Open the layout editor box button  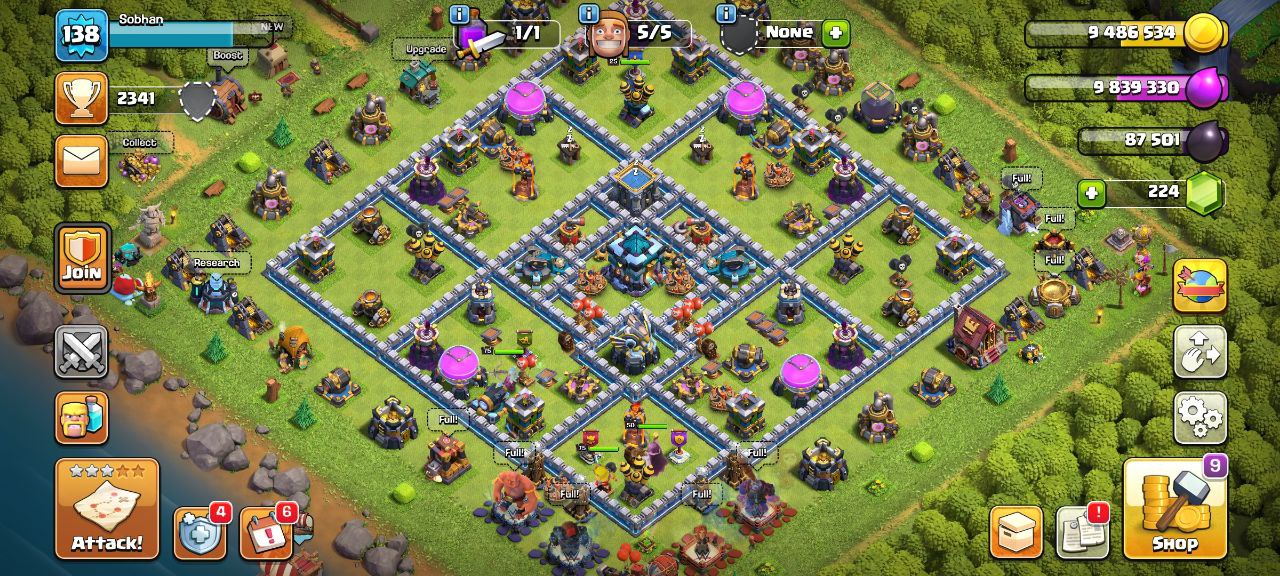pyautogui.click(x=1016, y=532)
